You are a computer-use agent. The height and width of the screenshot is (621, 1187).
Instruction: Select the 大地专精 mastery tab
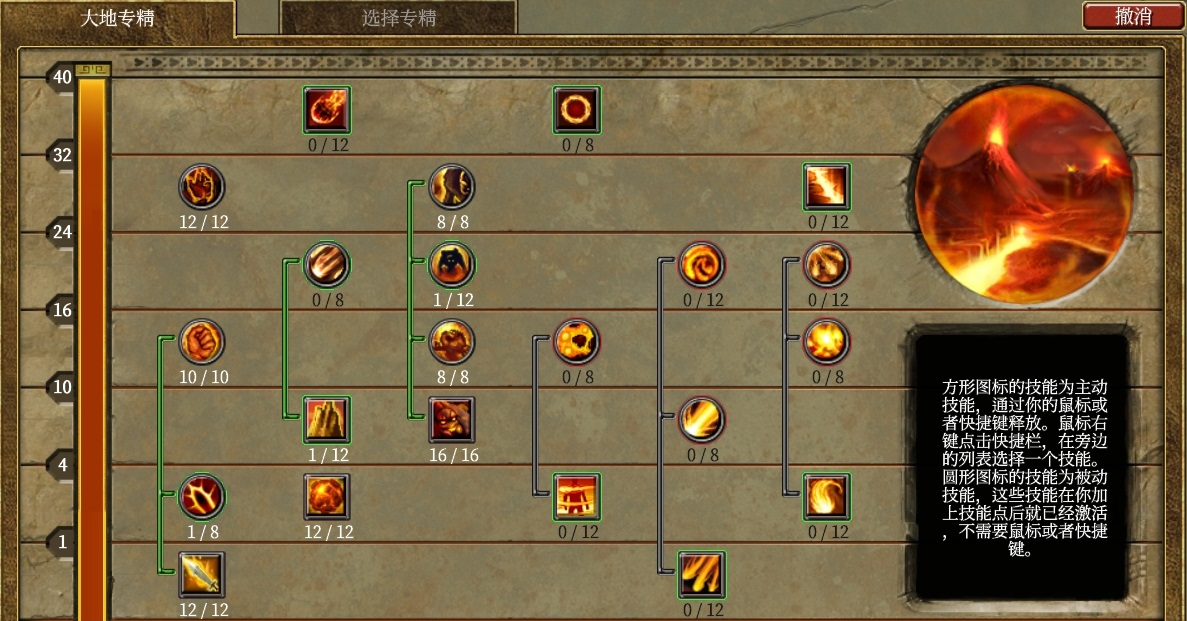point(117,18)
